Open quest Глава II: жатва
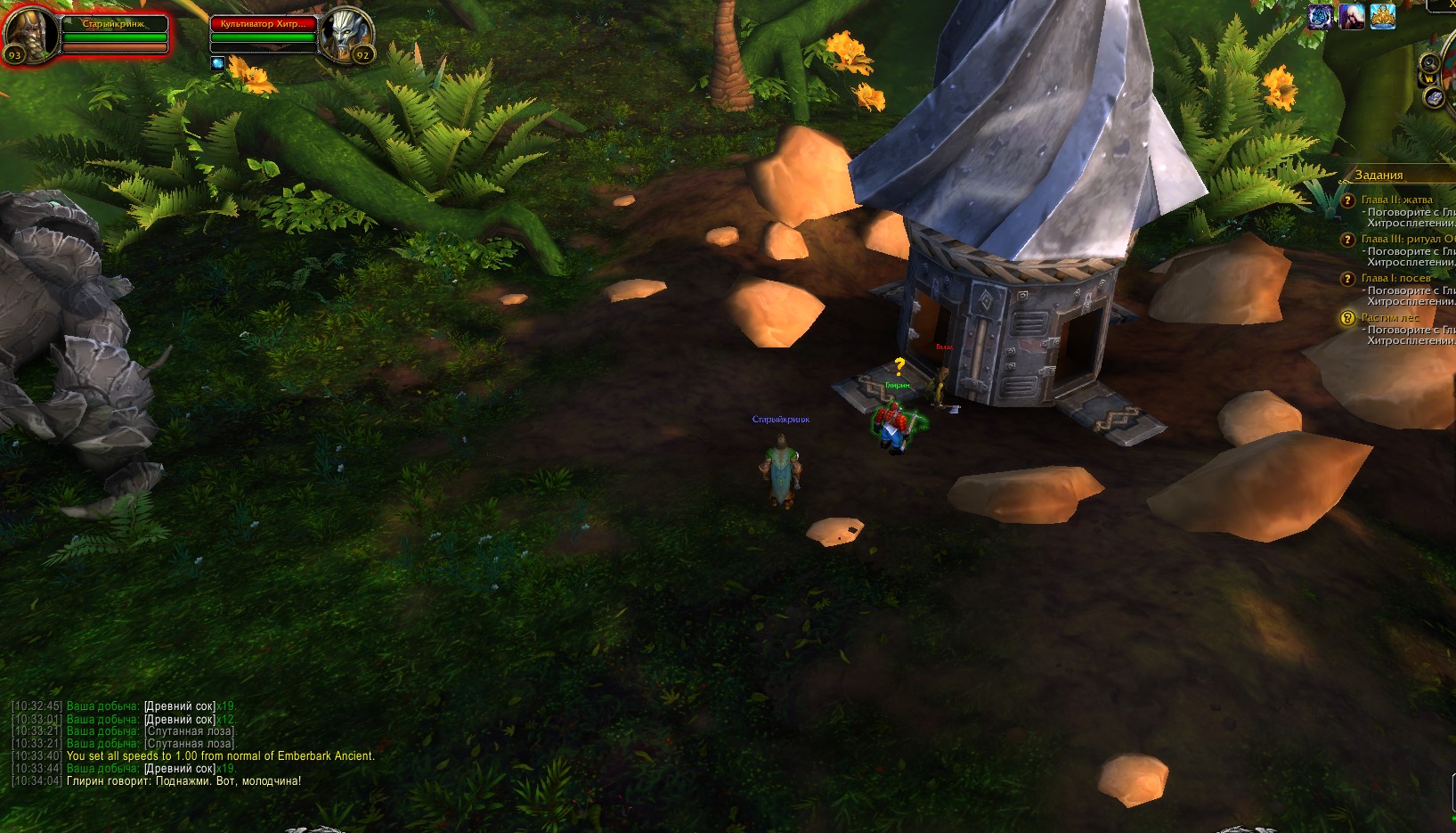Image resolution: width=1456 pixels, height=833 pixels. pos(1396,200)
